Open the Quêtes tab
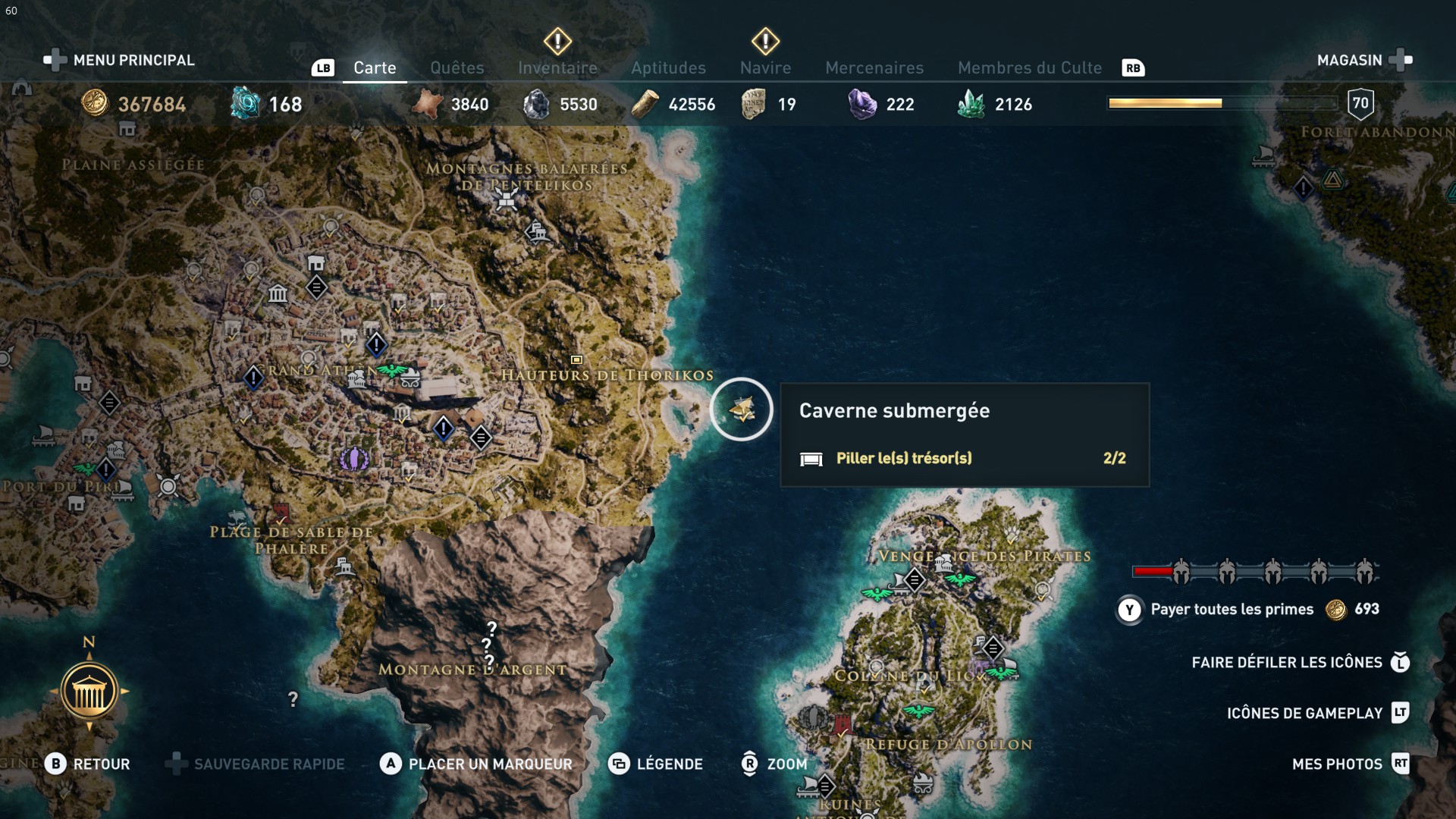The image size is (1456, 819). 457,67
